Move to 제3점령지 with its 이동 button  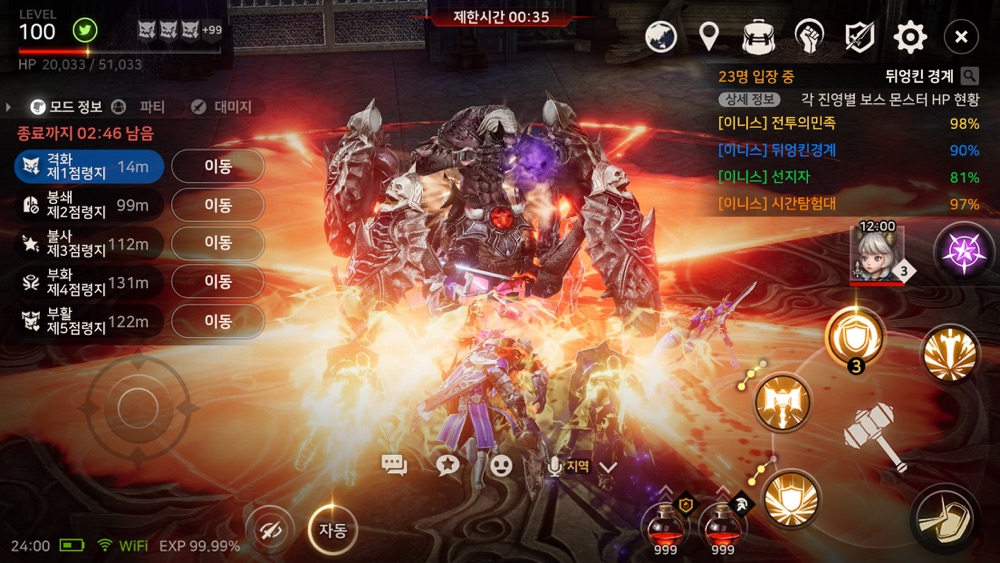[218, 243]
